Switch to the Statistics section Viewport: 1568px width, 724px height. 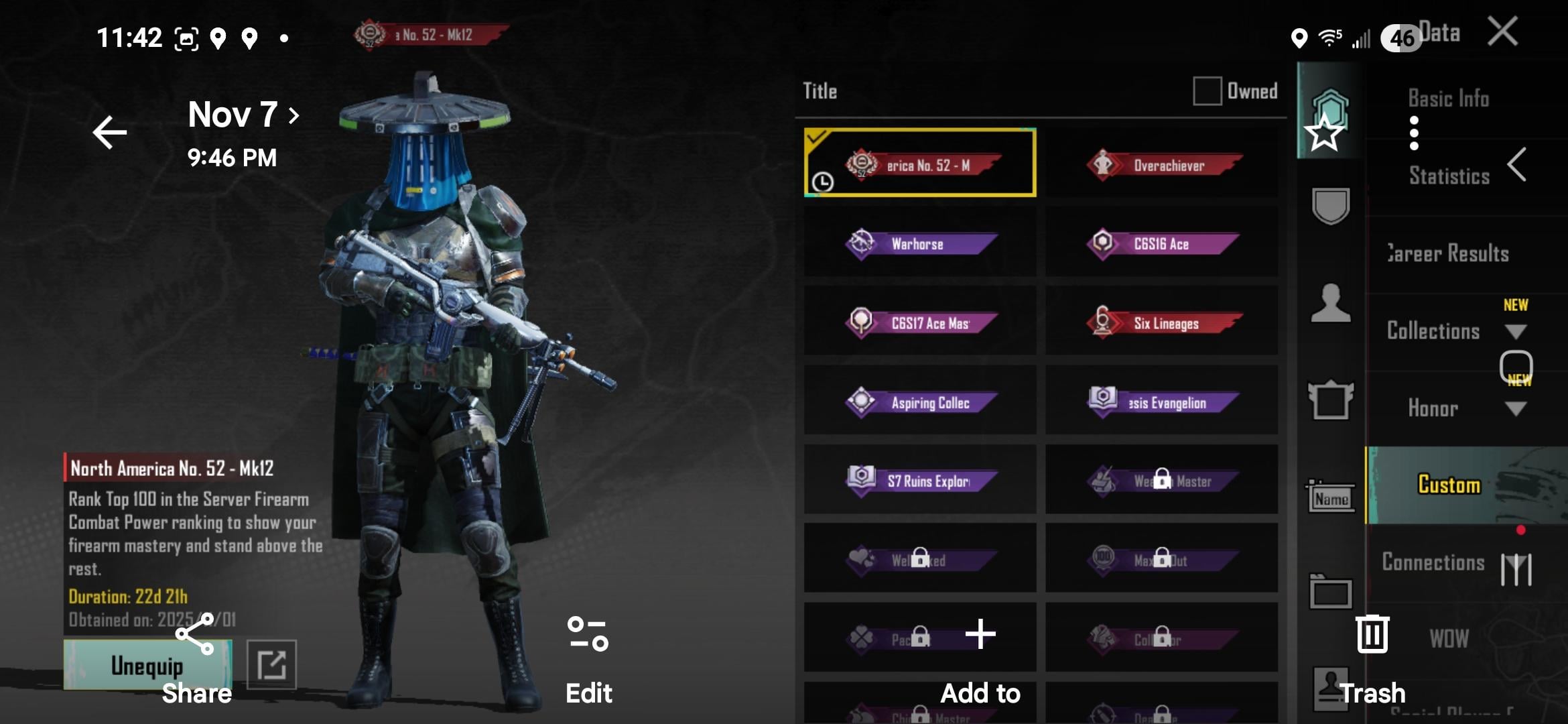coord(1449,176)
